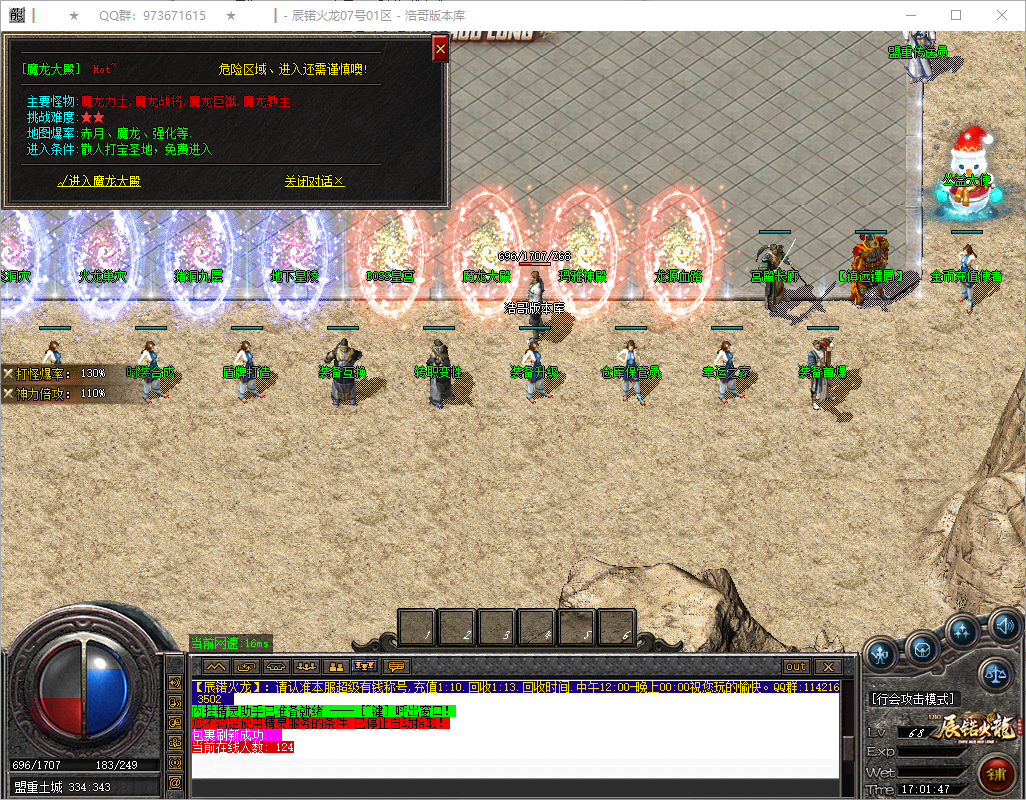Open the bag chest icon

tap(922, 649)
